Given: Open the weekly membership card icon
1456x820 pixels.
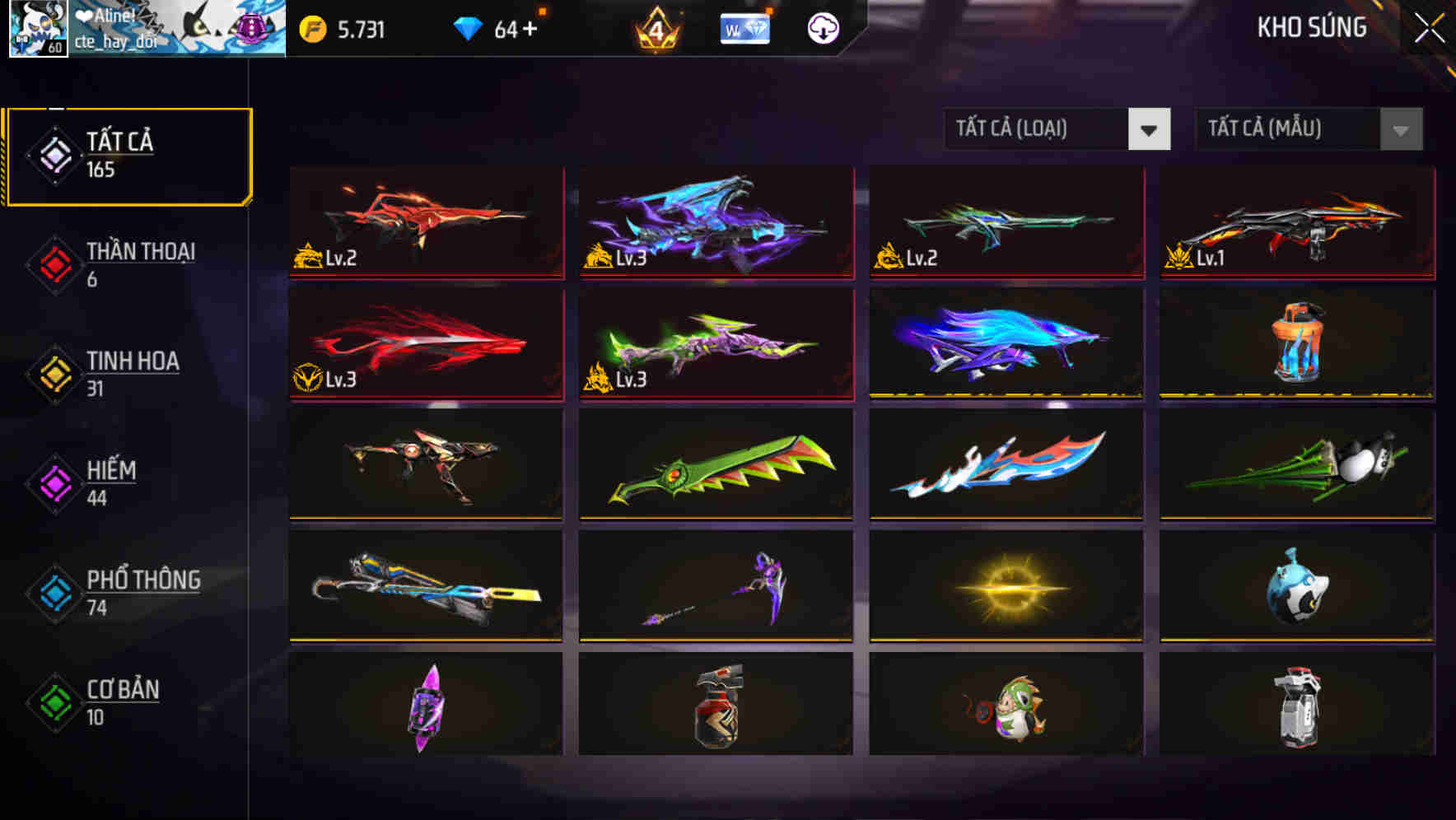Looking at the screenshot, I should pos(744,29).
